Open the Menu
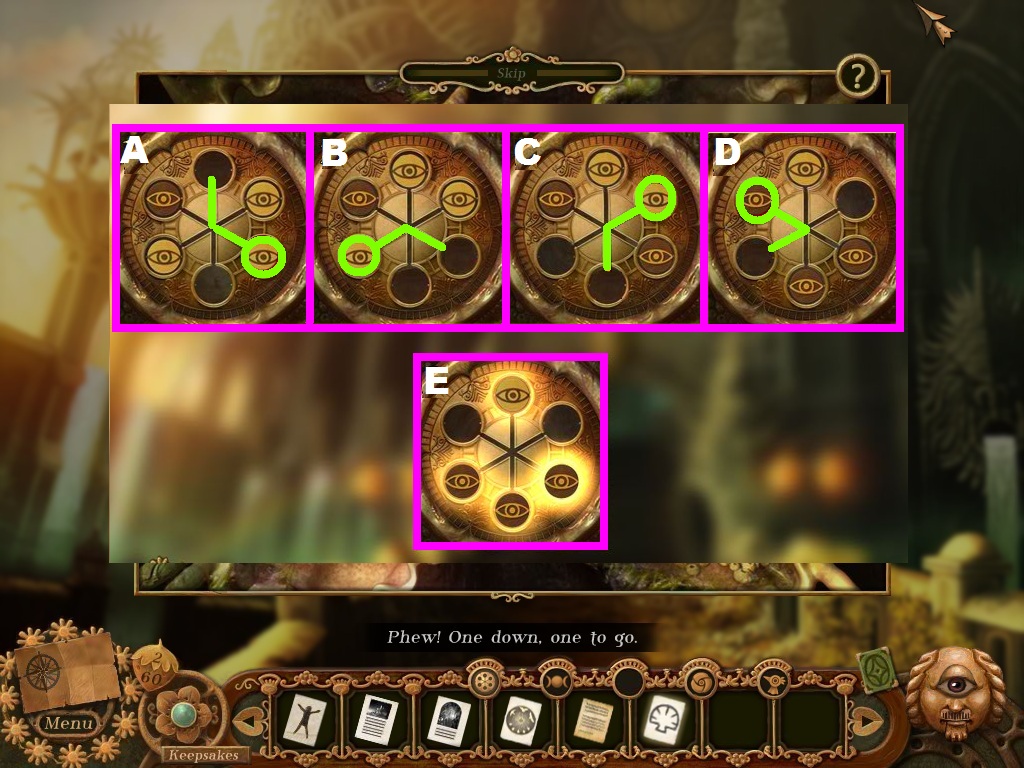The width and height of the screenshot is (1024, 768). (68, 722)
